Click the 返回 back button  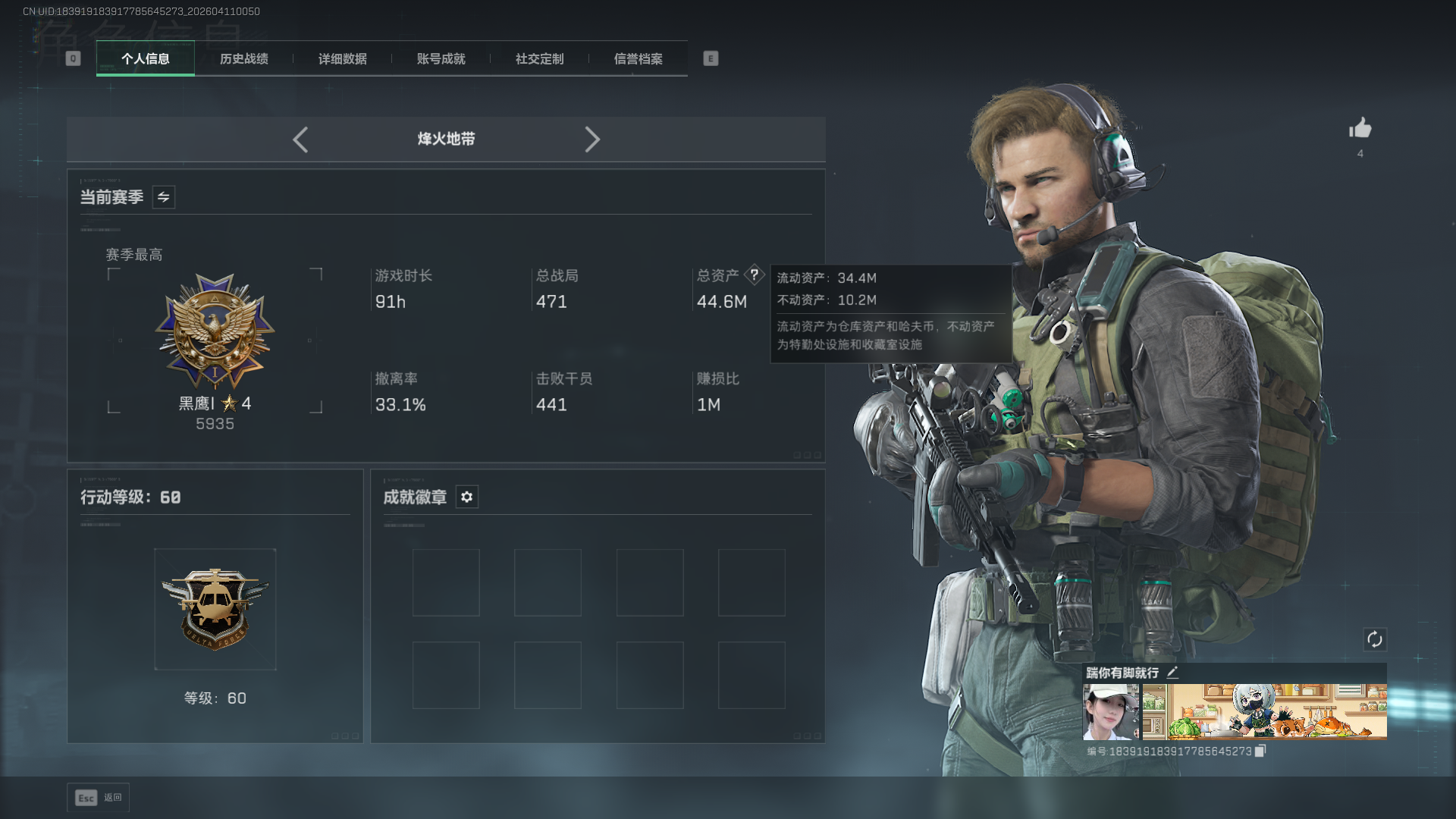click(99, 798)
